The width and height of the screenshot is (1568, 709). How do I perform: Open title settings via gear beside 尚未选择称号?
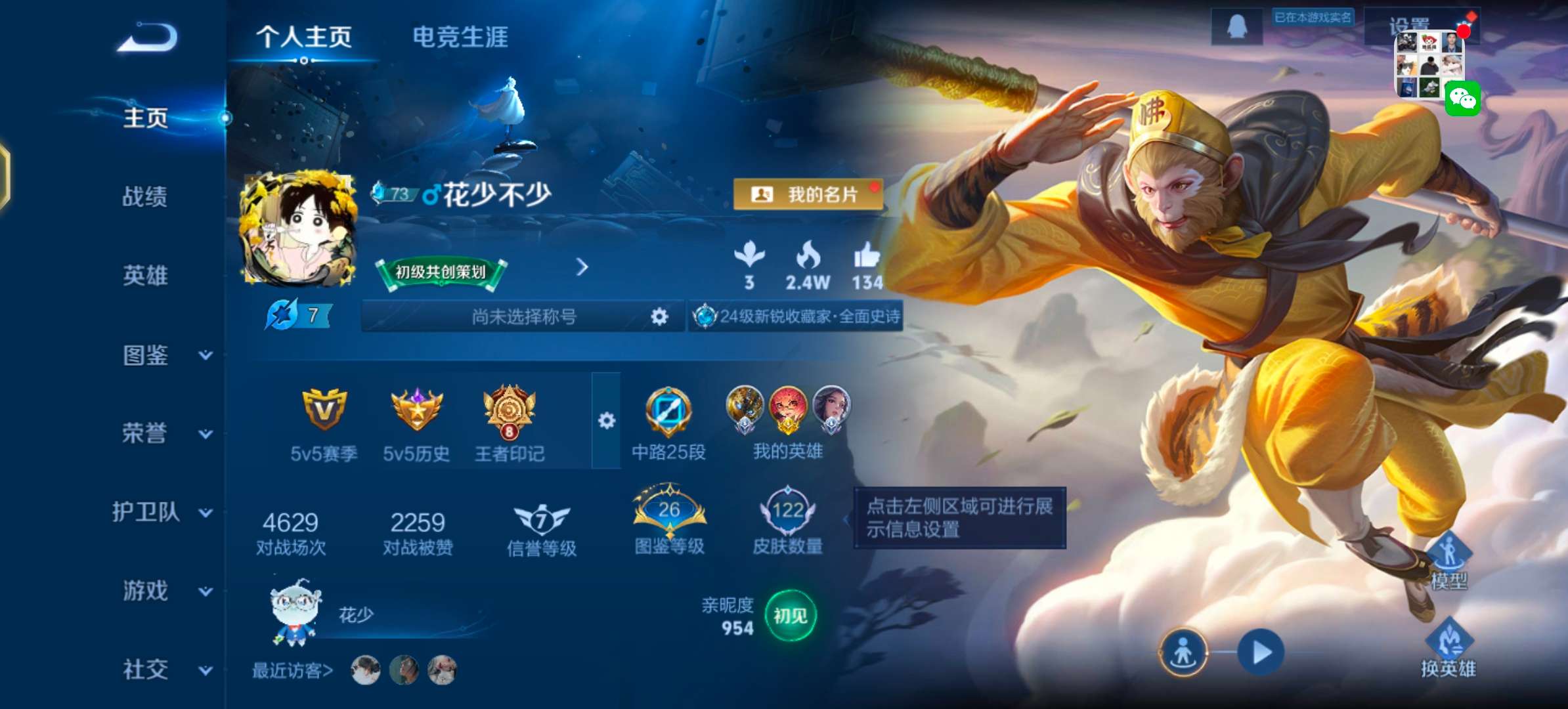(660, 316)
